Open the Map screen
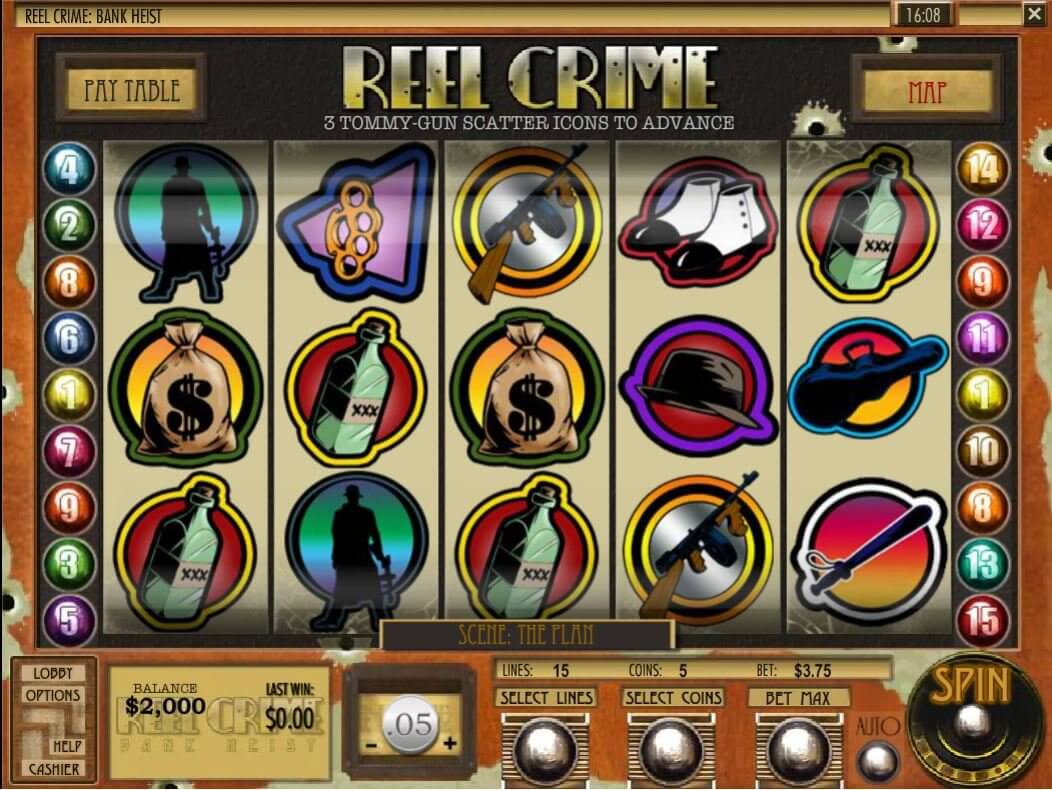 [926, 91]
